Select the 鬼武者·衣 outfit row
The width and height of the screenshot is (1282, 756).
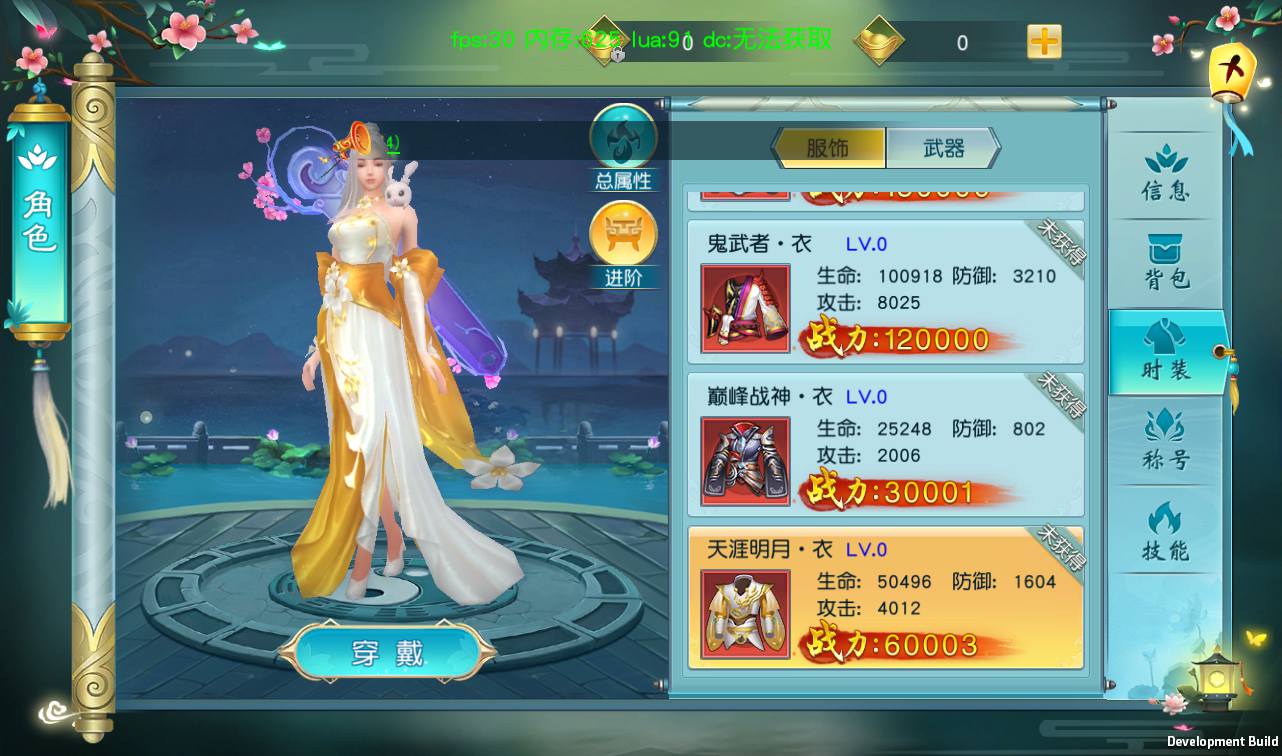point(885,292)
